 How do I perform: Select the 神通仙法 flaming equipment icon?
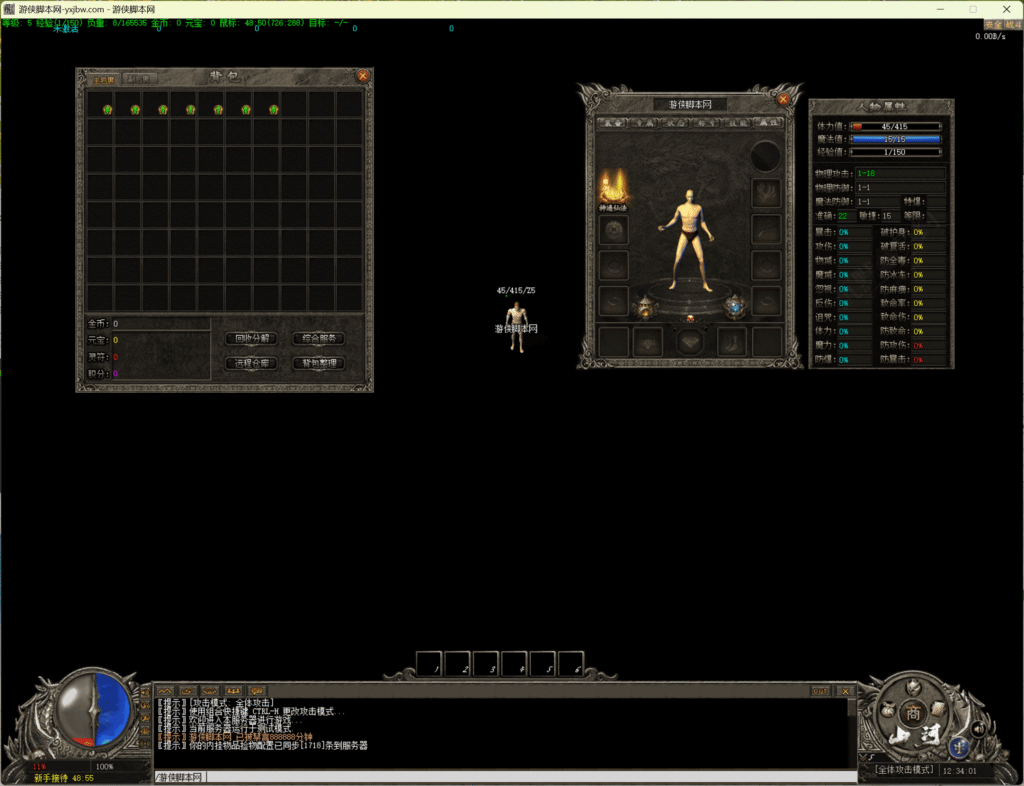click(x=612, y=186)
